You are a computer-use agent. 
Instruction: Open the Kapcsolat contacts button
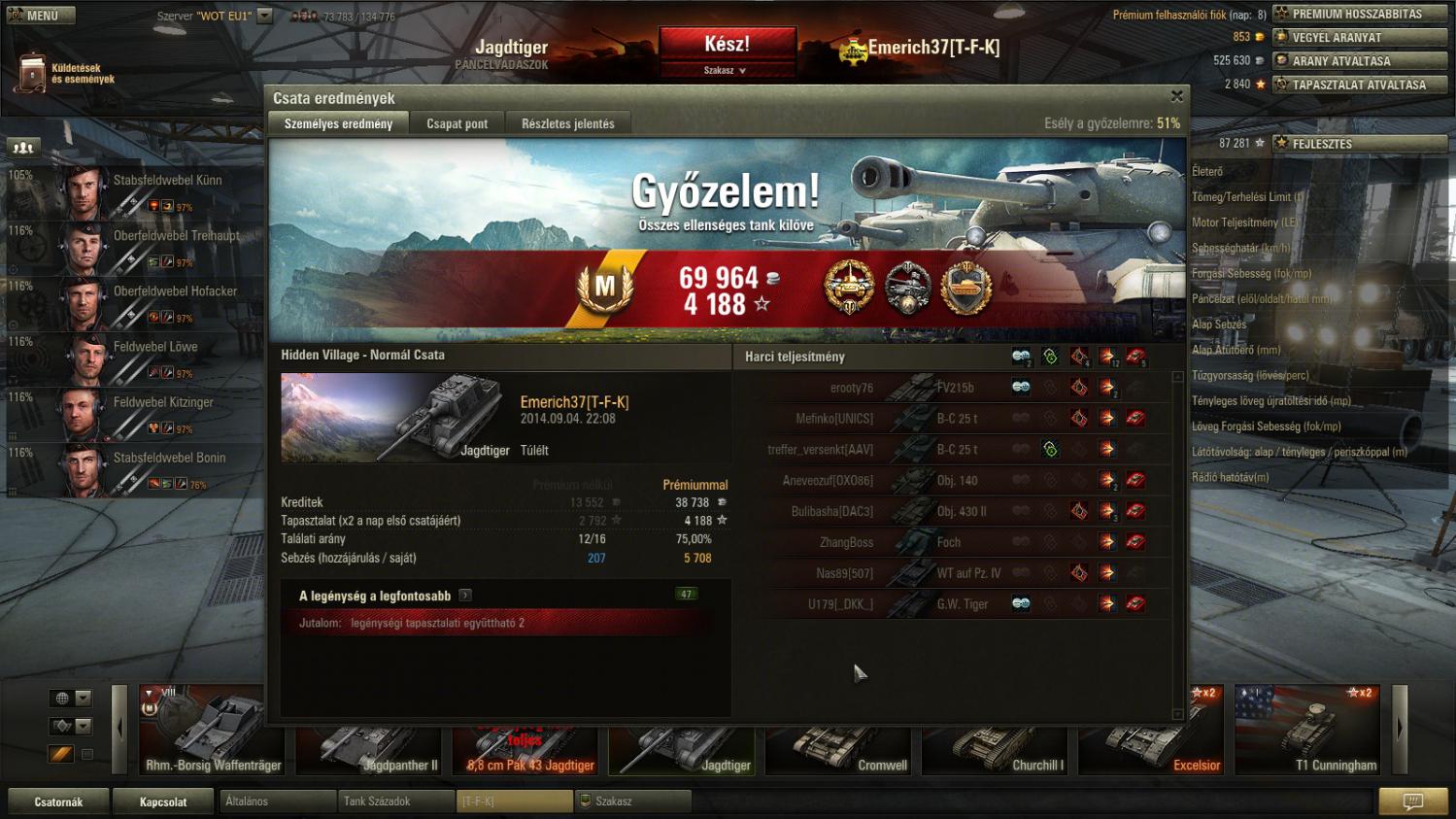[163, 802]
